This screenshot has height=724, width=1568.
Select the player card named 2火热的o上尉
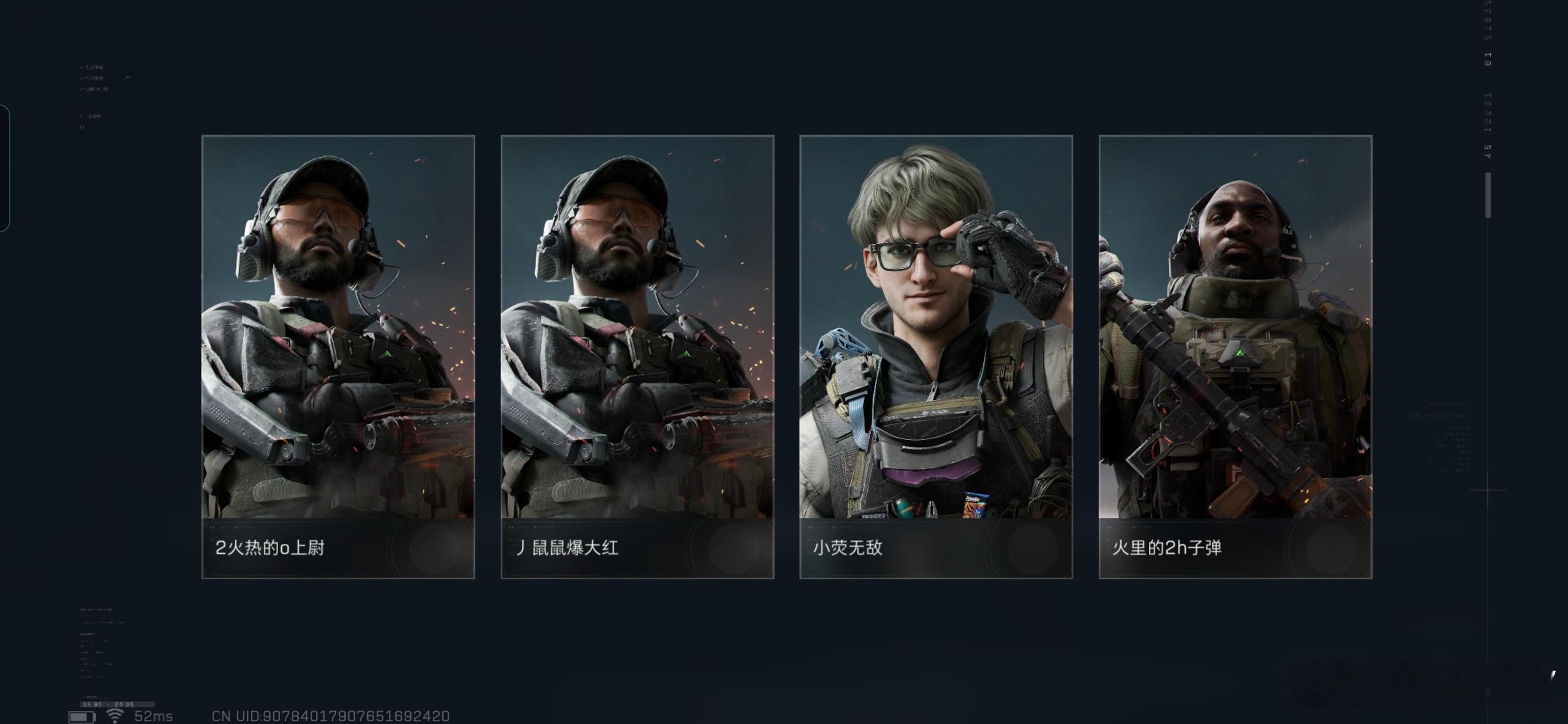[x=338, y=356]
